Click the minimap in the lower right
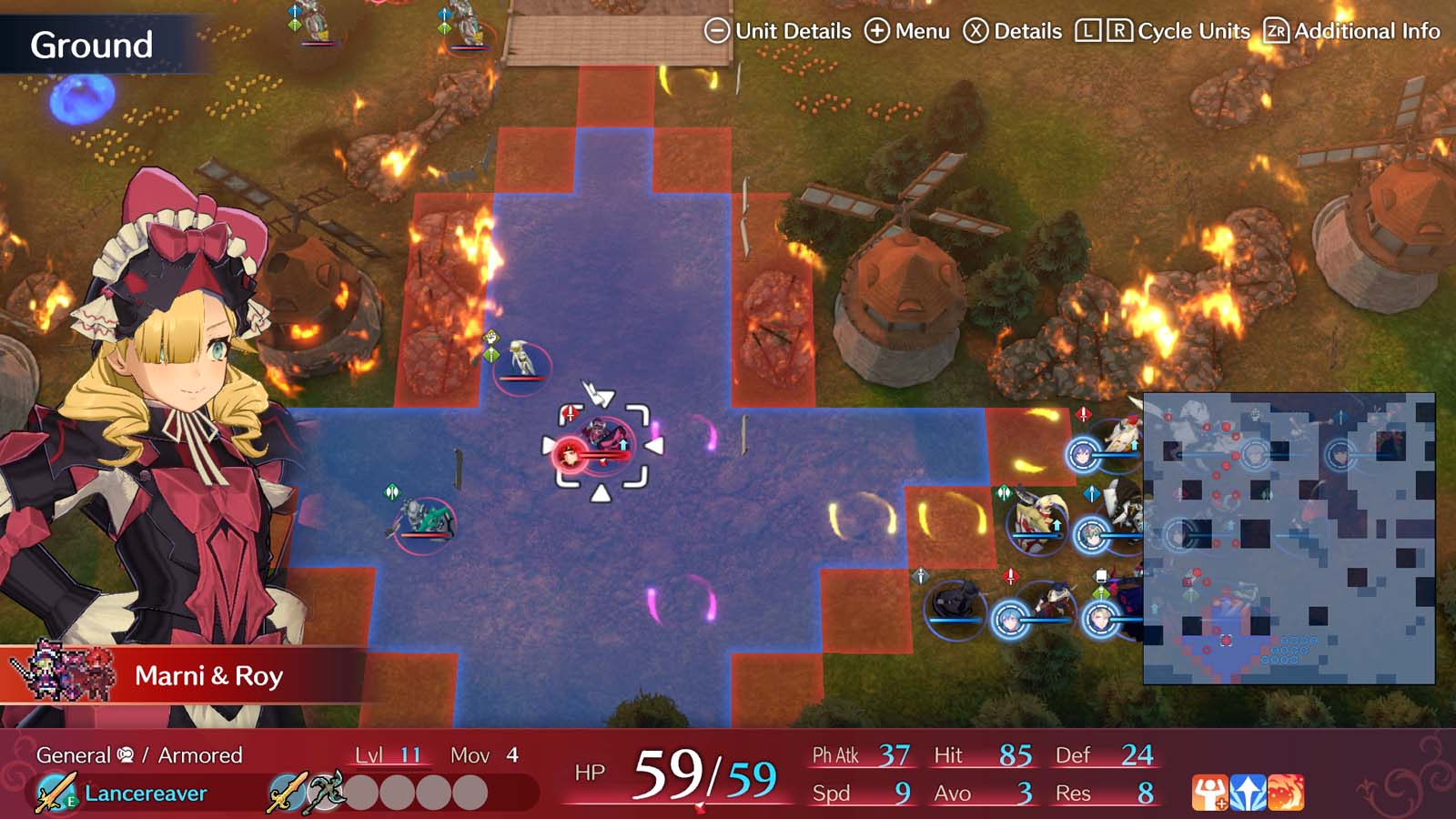 click(1292, 537)
